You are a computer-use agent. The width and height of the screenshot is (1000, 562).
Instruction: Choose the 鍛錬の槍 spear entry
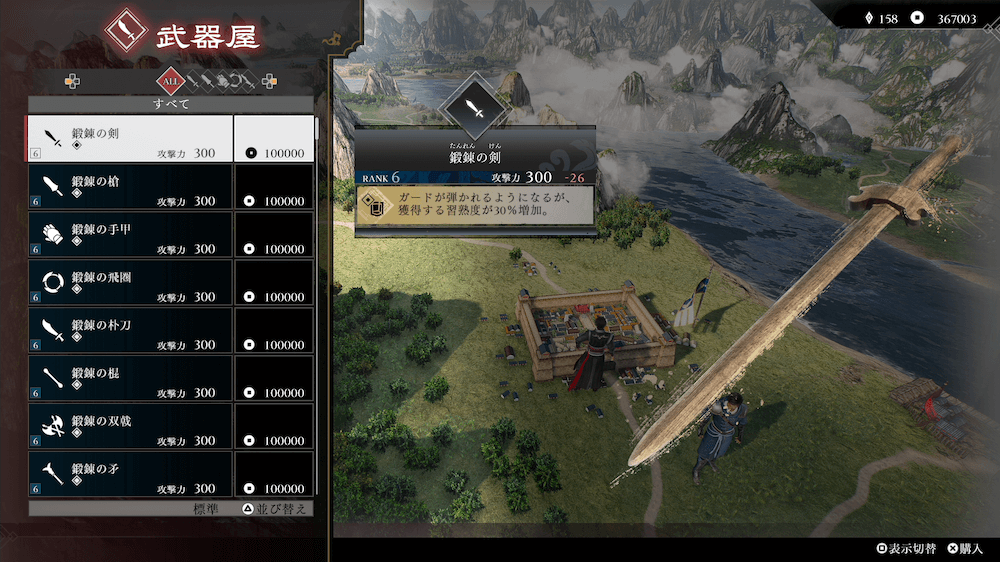tap(130, 187)
